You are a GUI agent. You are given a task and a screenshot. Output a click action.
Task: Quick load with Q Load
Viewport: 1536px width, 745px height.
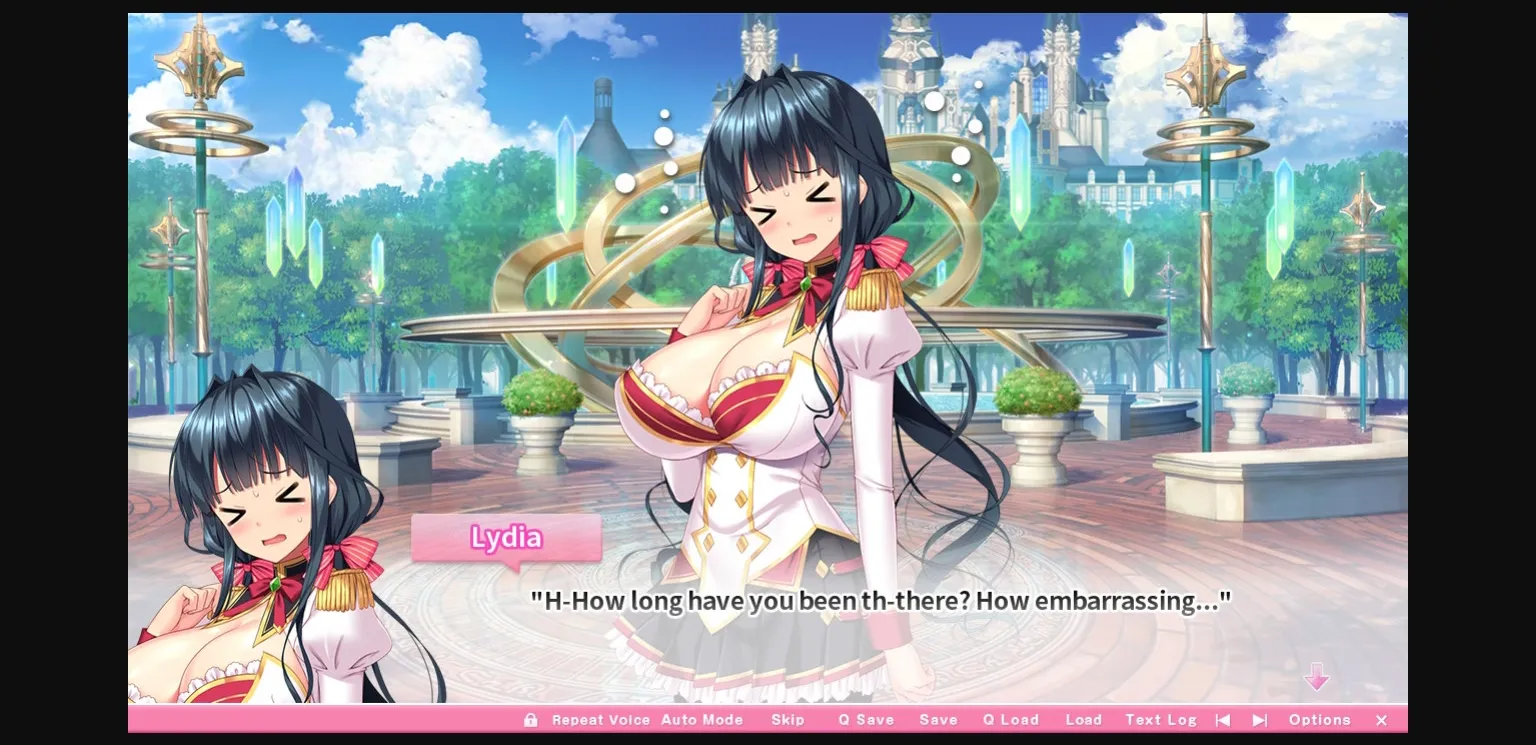click(x=1010, y=719)
